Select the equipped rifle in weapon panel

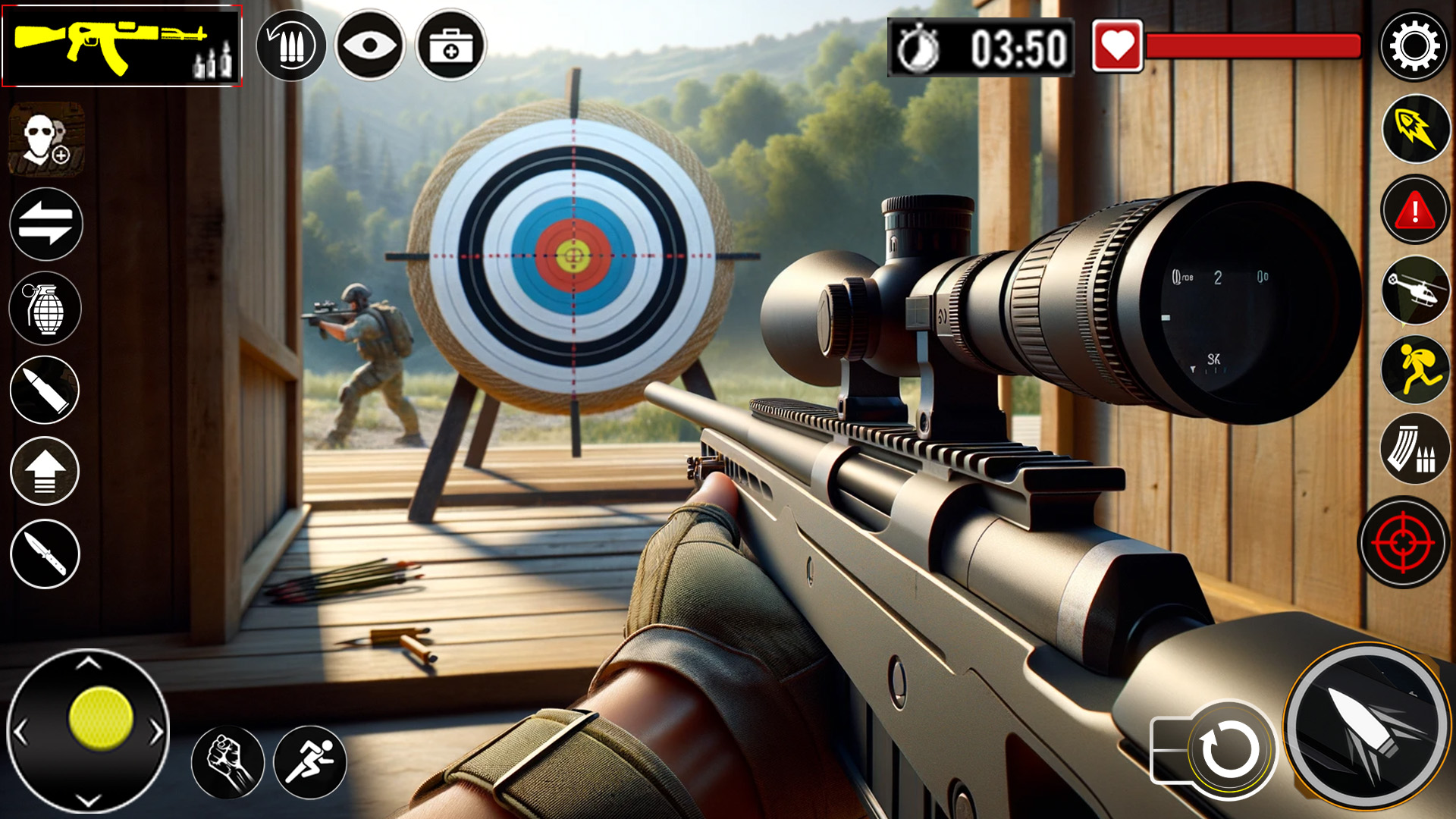coord(121,45)
